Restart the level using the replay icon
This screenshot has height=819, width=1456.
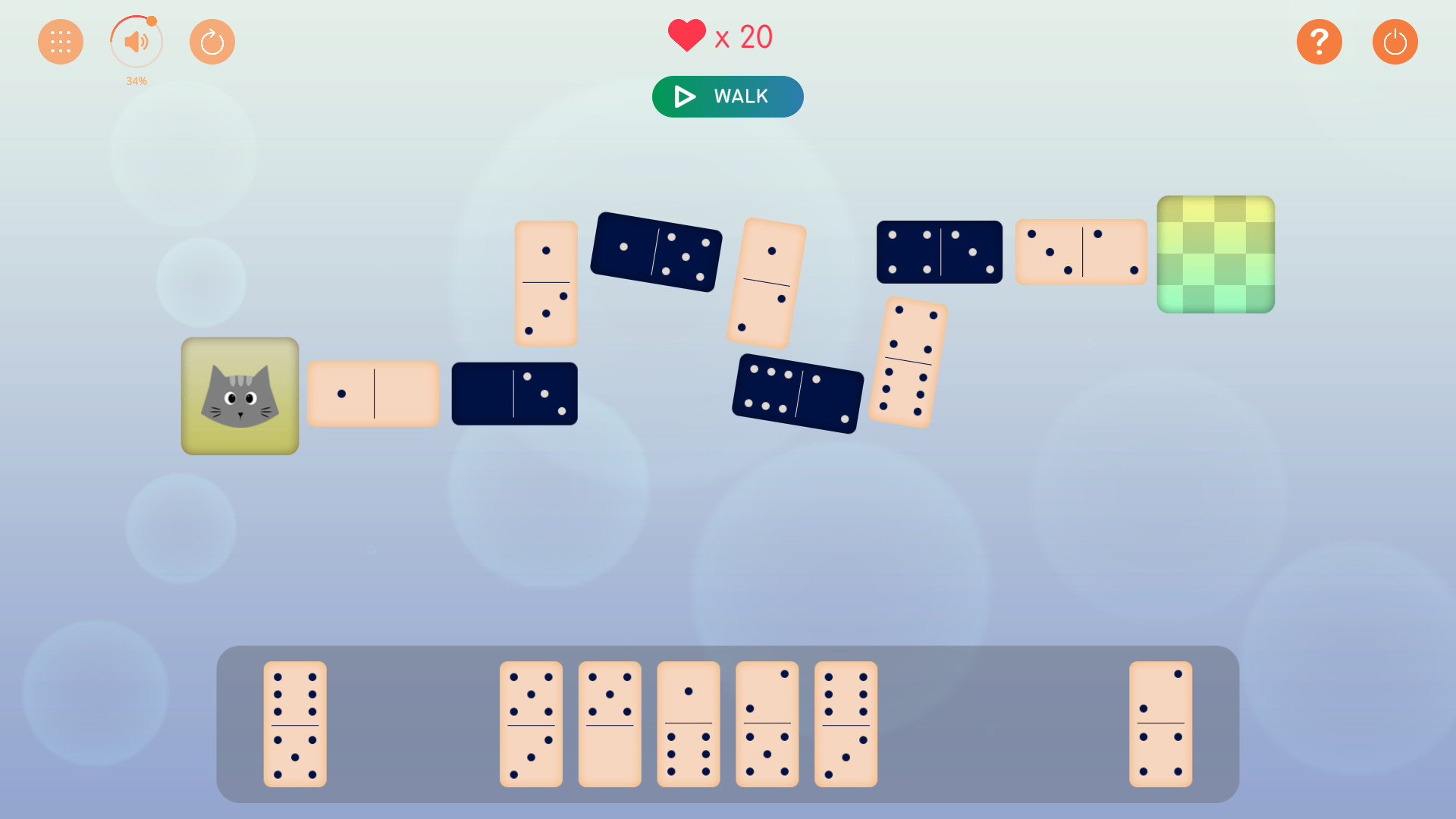[212, 42]
